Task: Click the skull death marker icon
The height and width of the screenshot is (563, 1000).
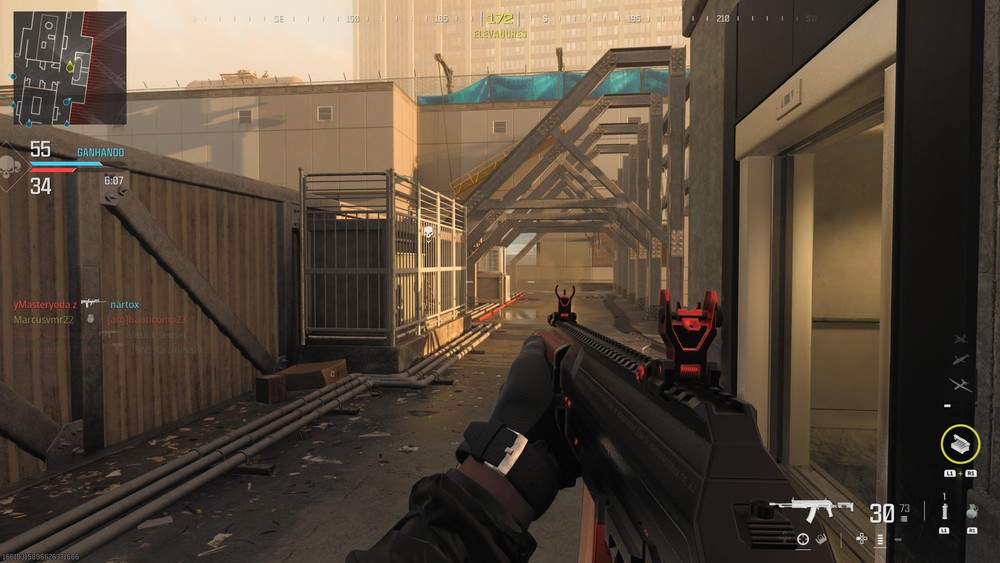Action: pyautogui.click(x=428, y=233)
